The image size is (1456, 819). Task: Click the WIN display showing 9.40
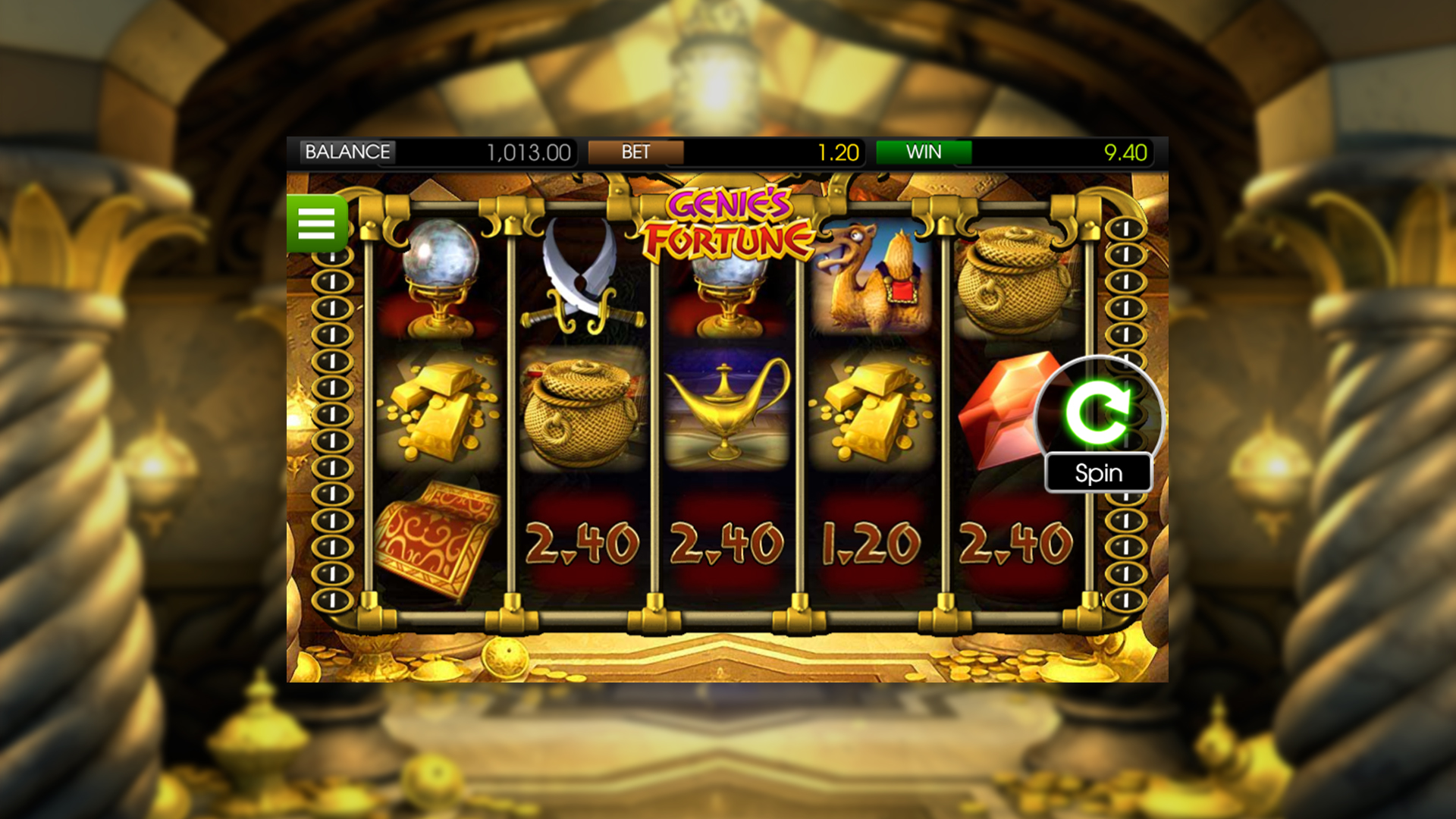(x=1125, y=152)
